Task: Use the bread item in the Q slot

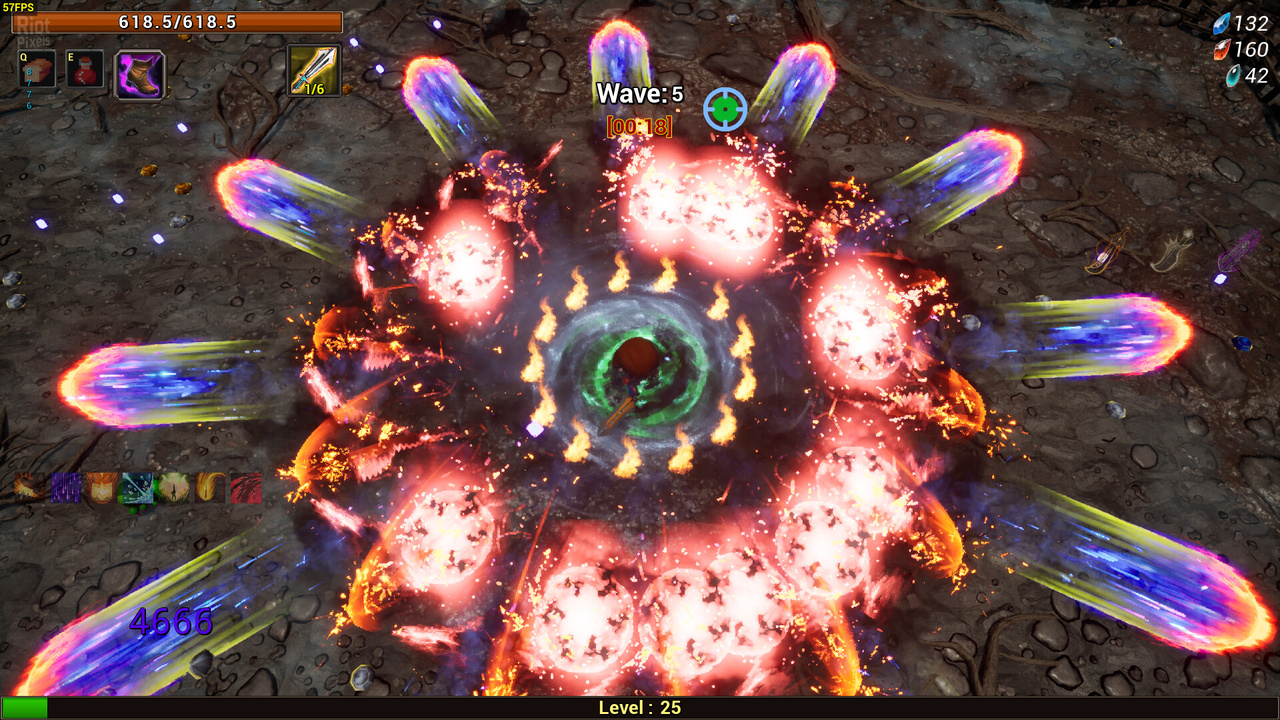Action: click(38, 70)
